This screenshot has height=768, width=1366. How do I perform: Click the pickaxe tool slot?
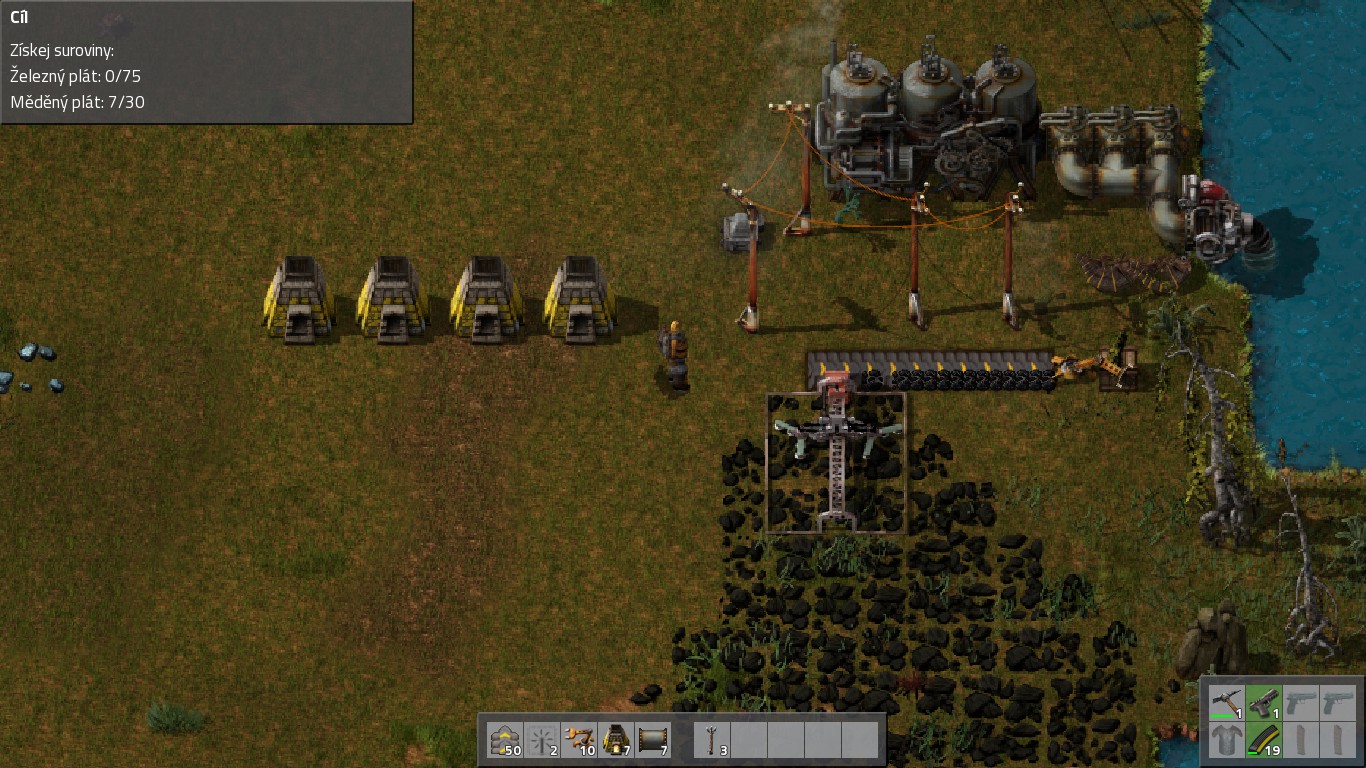click(1226, 703)
